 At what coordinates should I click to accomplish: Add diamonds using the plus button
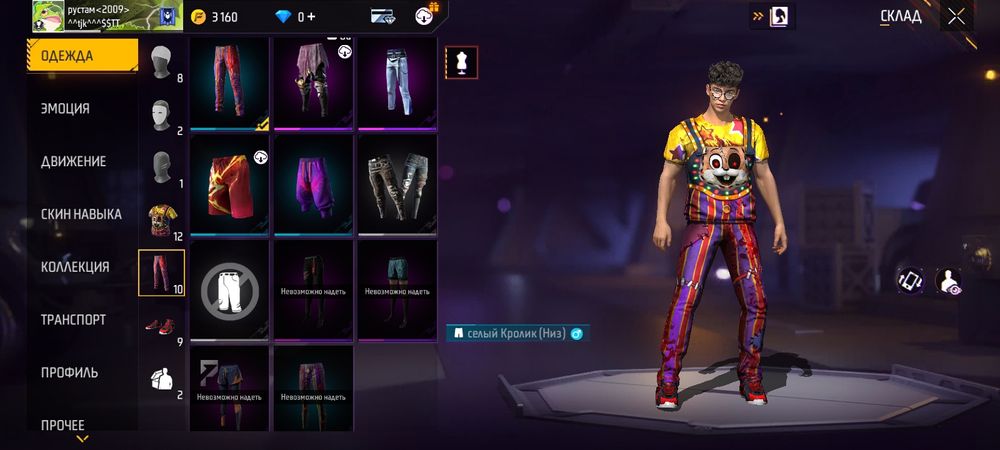[x=311, y=16]
